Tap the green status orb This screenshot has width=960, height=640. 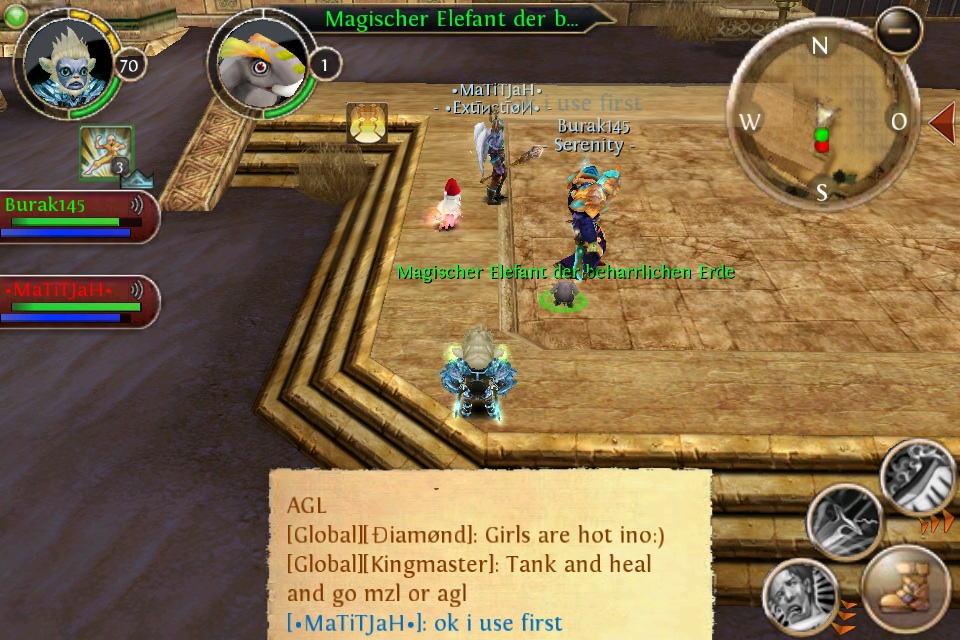click(15, 14)
